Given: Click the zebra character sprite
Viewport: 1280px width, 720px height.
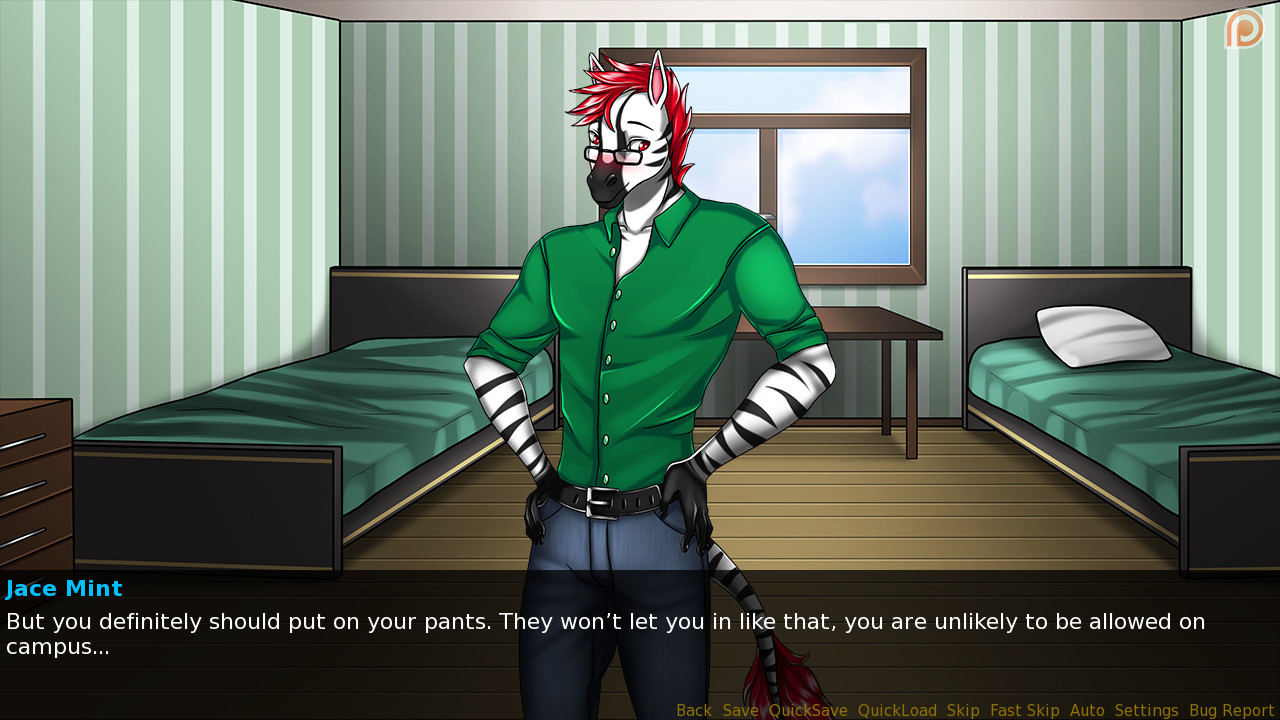Looking at the screenshot, I should (x=630, y=300).
